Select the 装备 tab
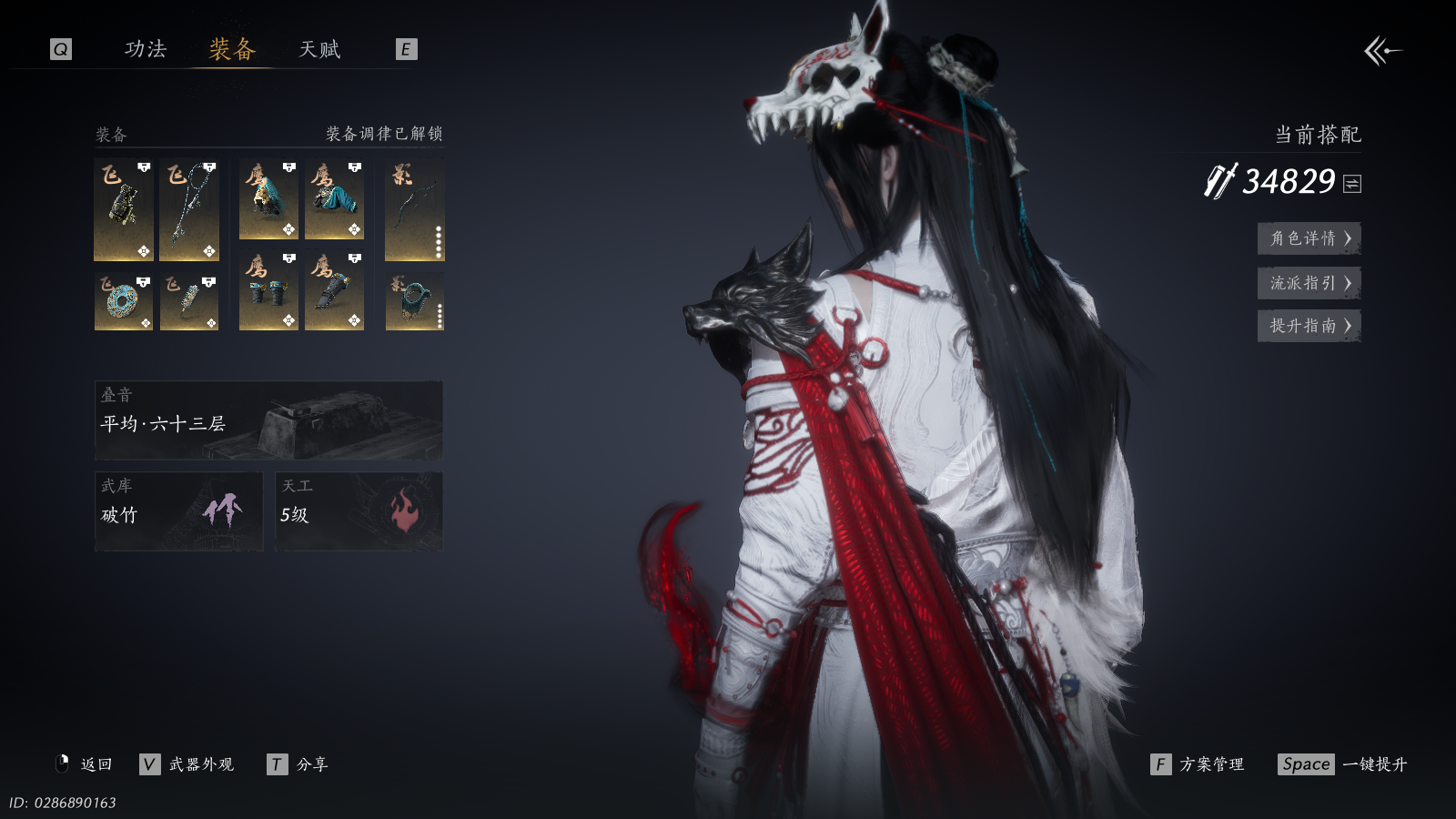The width and height of the screenshot is (1456, 819). pyautogui.click(x=232, y=49)
